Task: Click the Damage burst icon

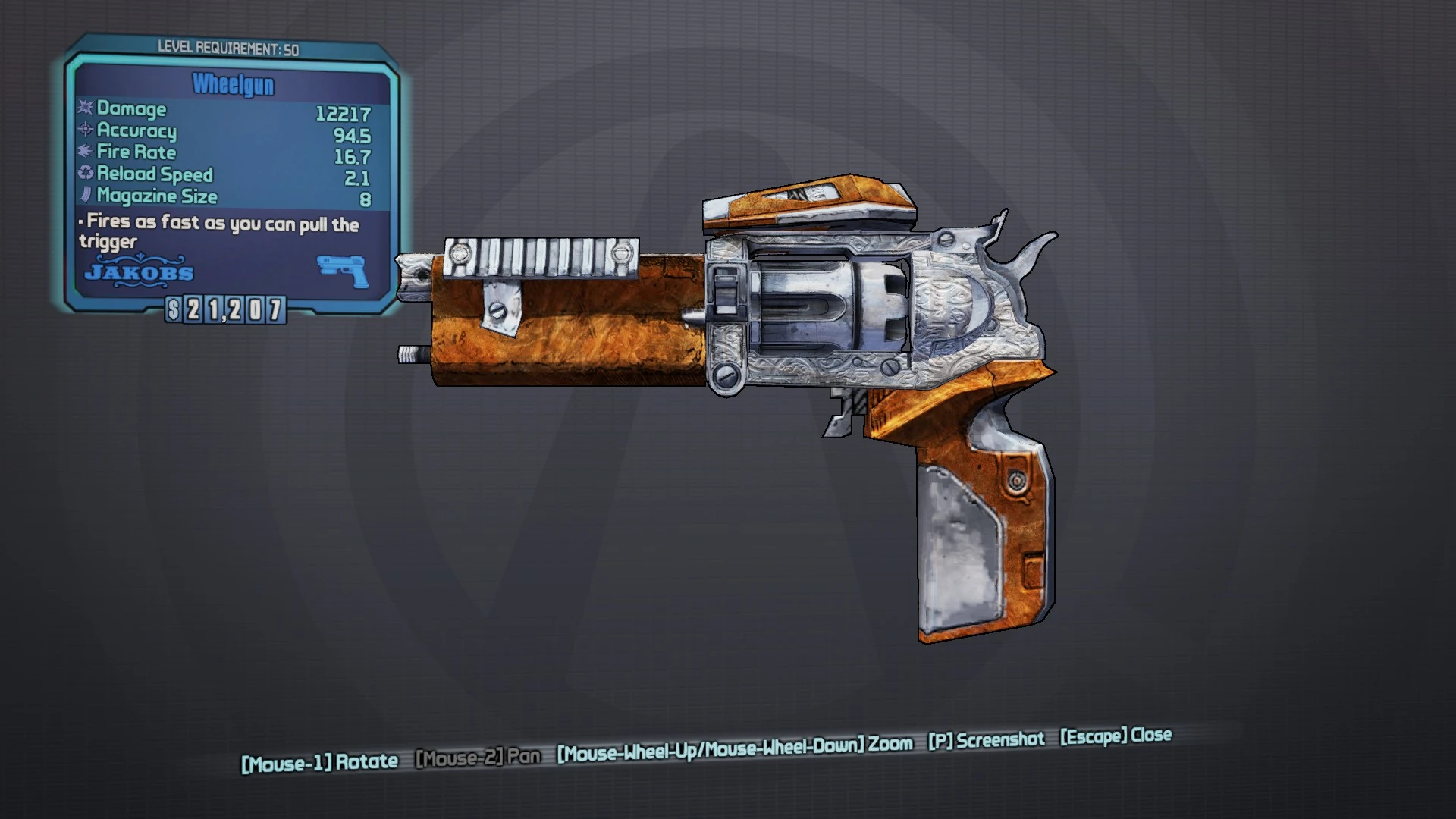Action: tap(83, 108)
